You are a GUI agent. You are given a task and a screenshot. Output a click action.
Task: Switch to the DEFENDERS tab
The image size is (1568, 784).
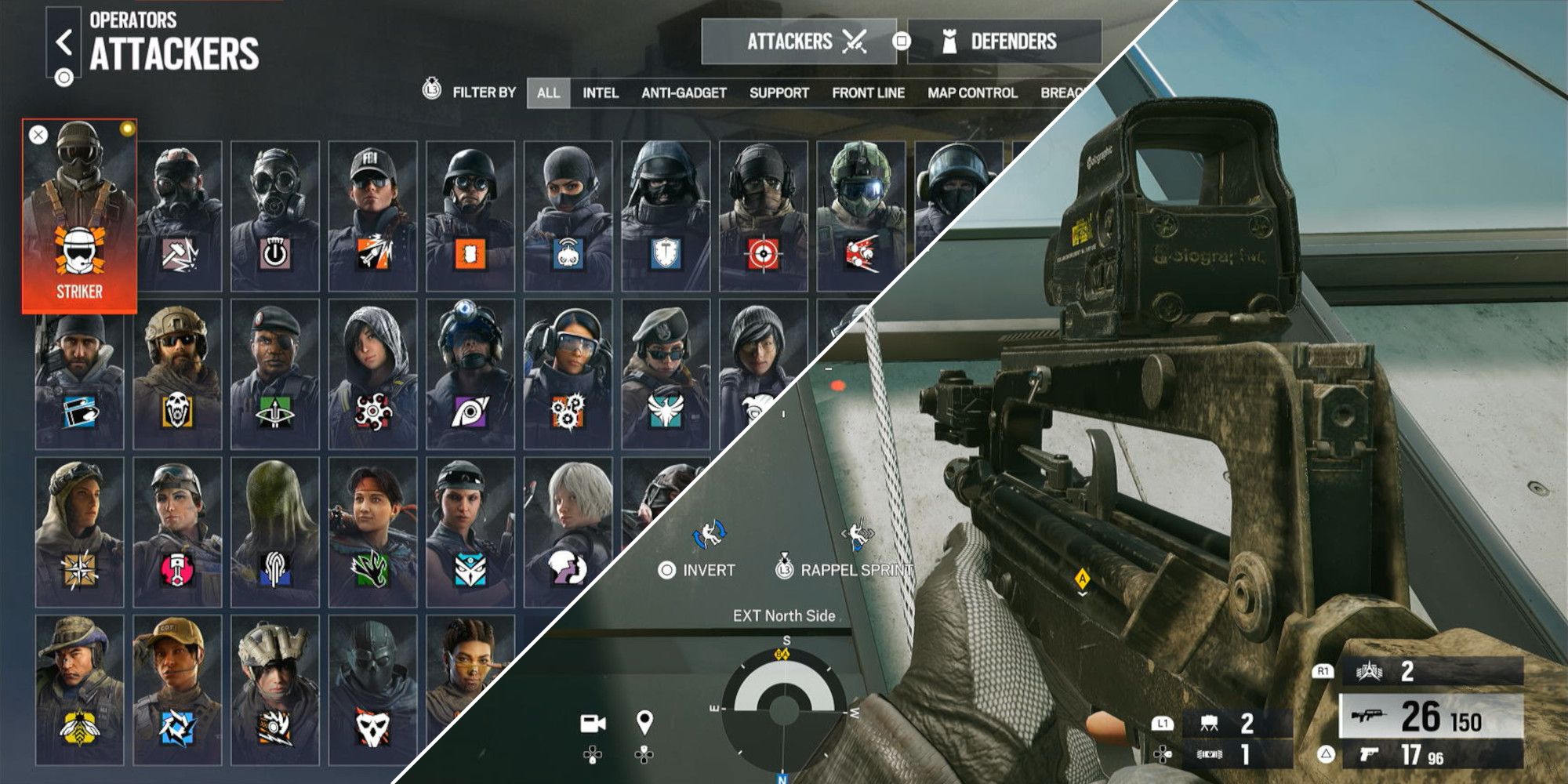point(1014,41)
